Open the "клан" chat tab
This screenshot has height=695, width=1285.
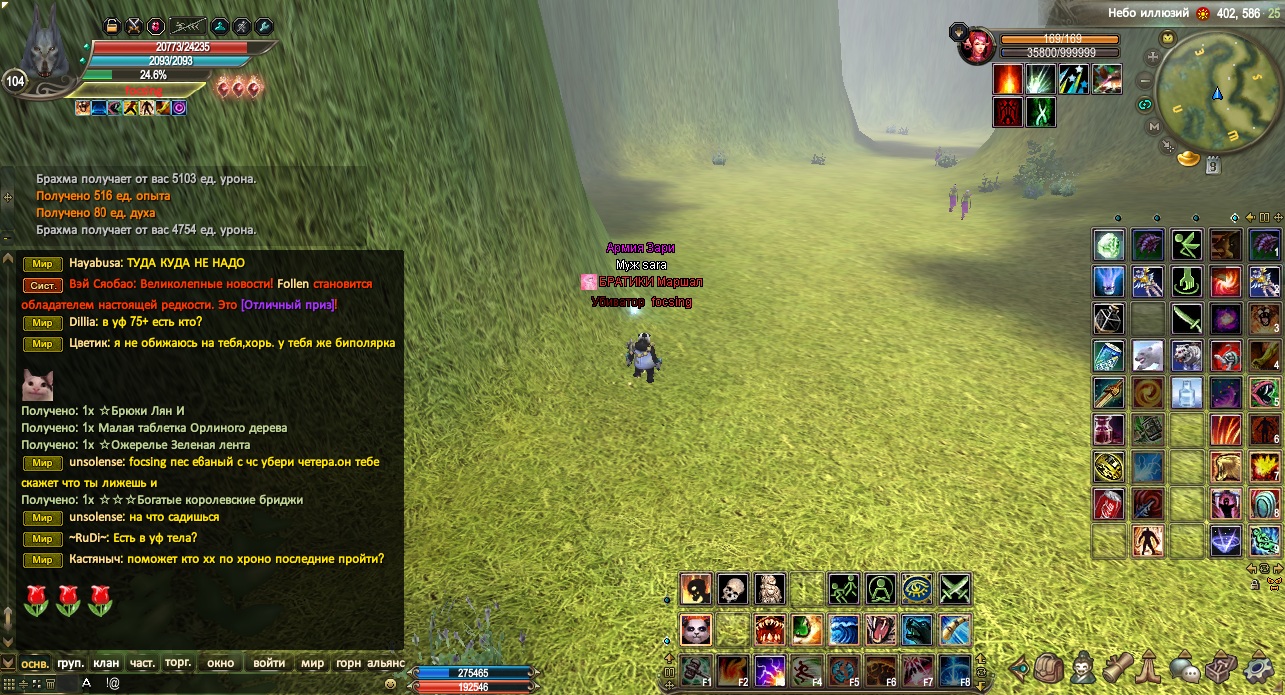(x=106, y=663)
